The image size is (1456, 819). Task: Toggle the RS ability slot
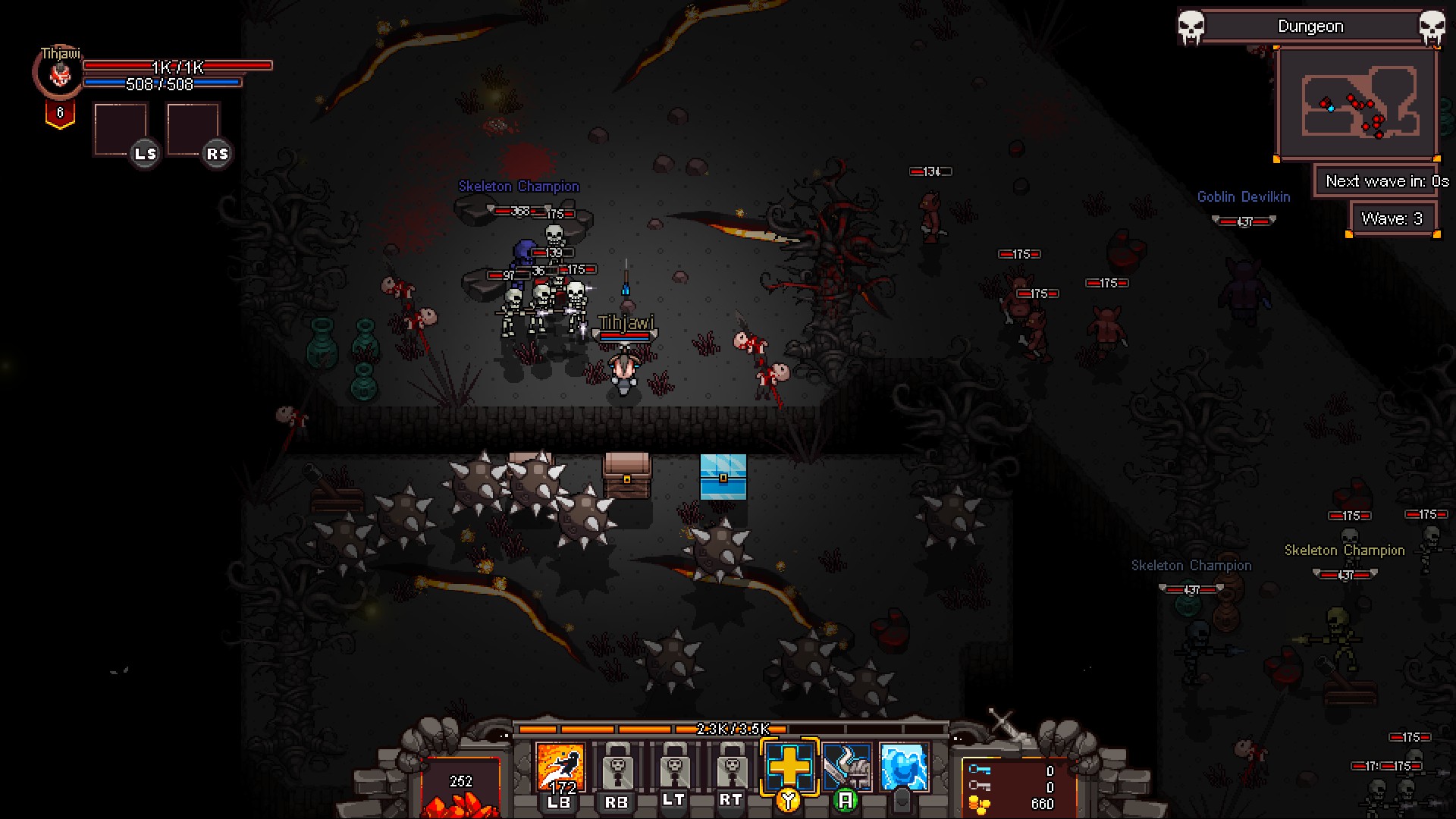coord(193,129)
